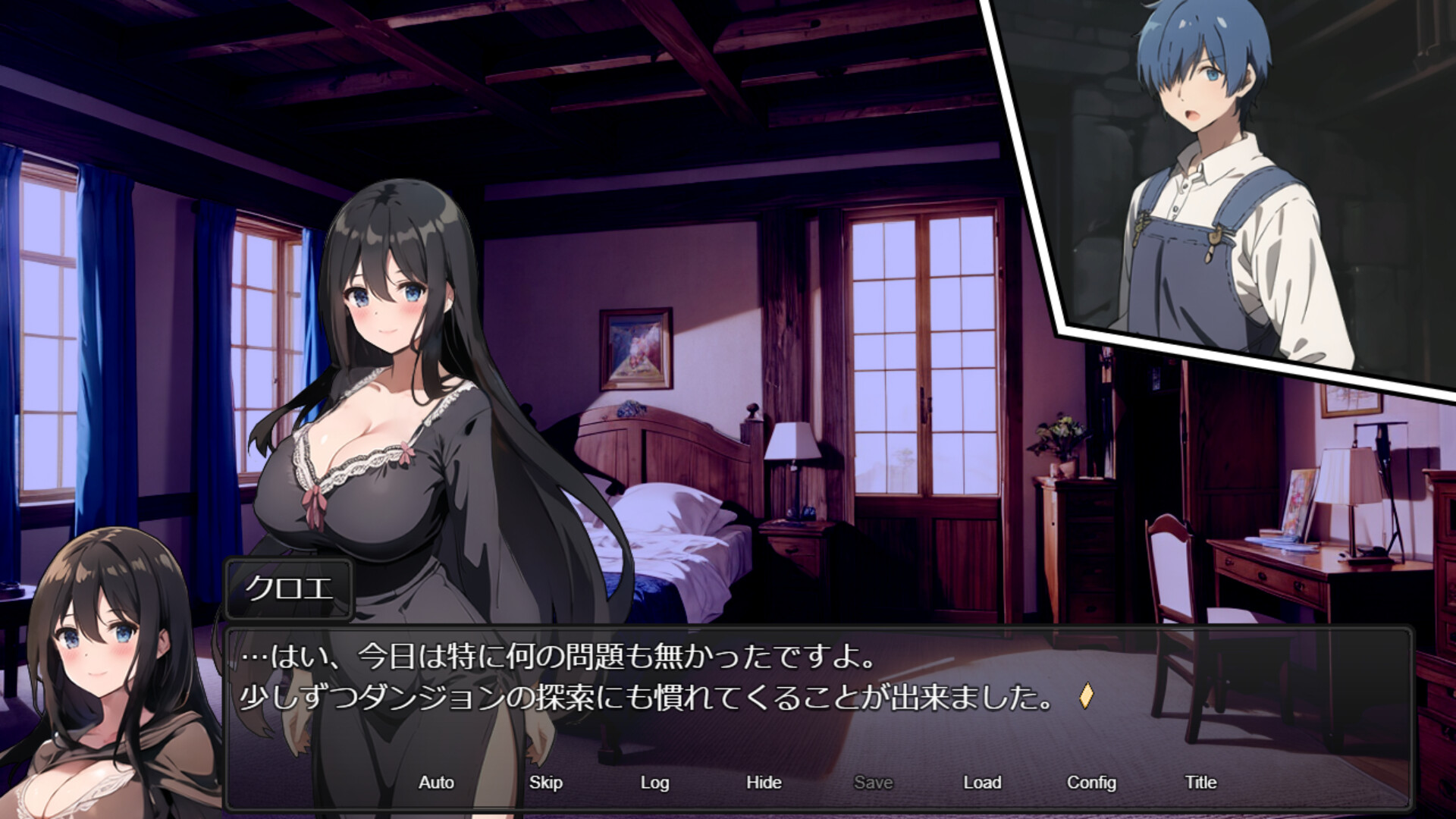The width and height of the screenshot is (1456, 819).
Task: Activate Skip to fast-forward text
Action: point(546,782)
